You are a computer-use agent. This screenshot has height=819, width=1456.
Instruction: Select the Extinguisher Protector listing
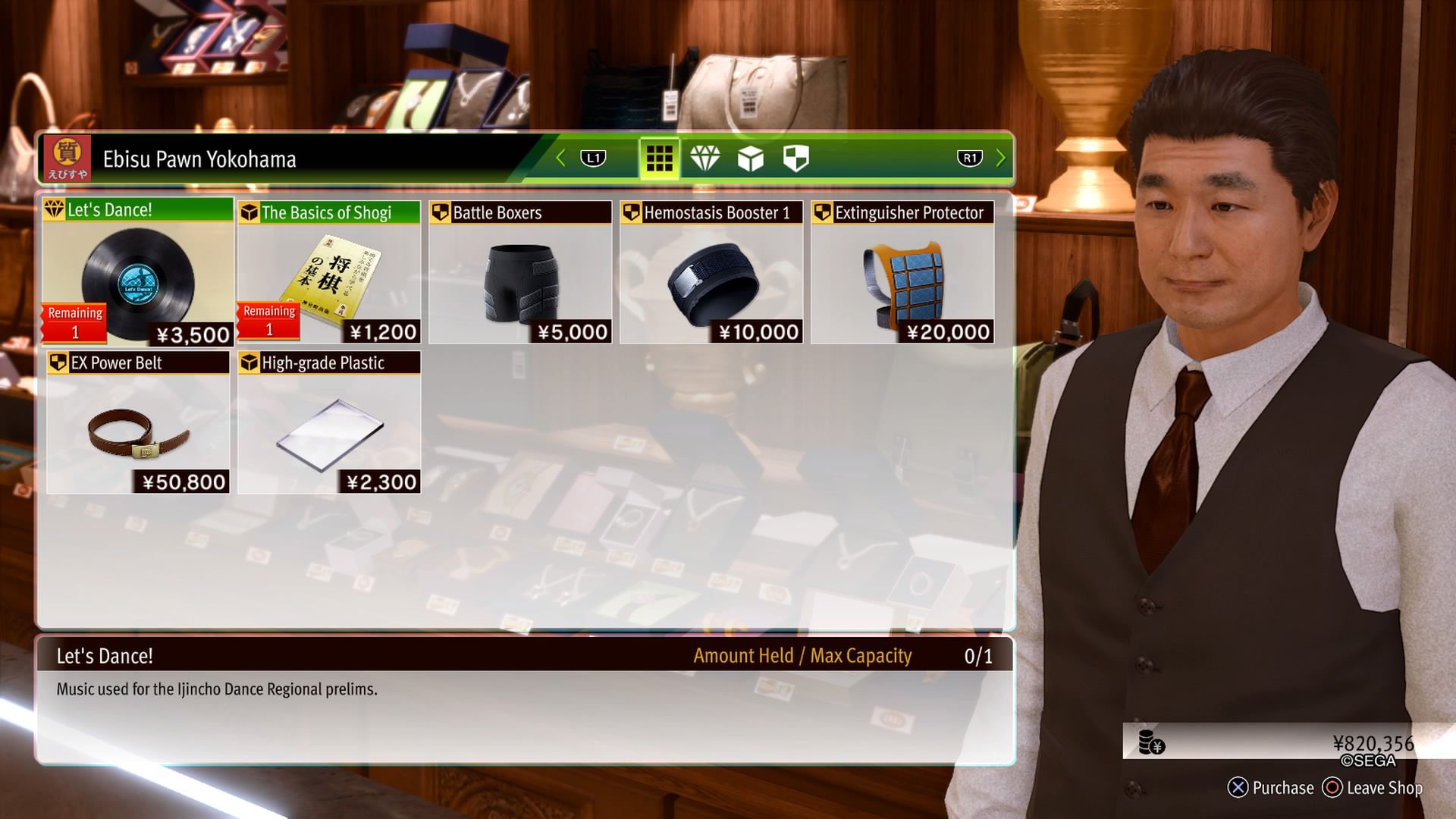pos(900,273)
